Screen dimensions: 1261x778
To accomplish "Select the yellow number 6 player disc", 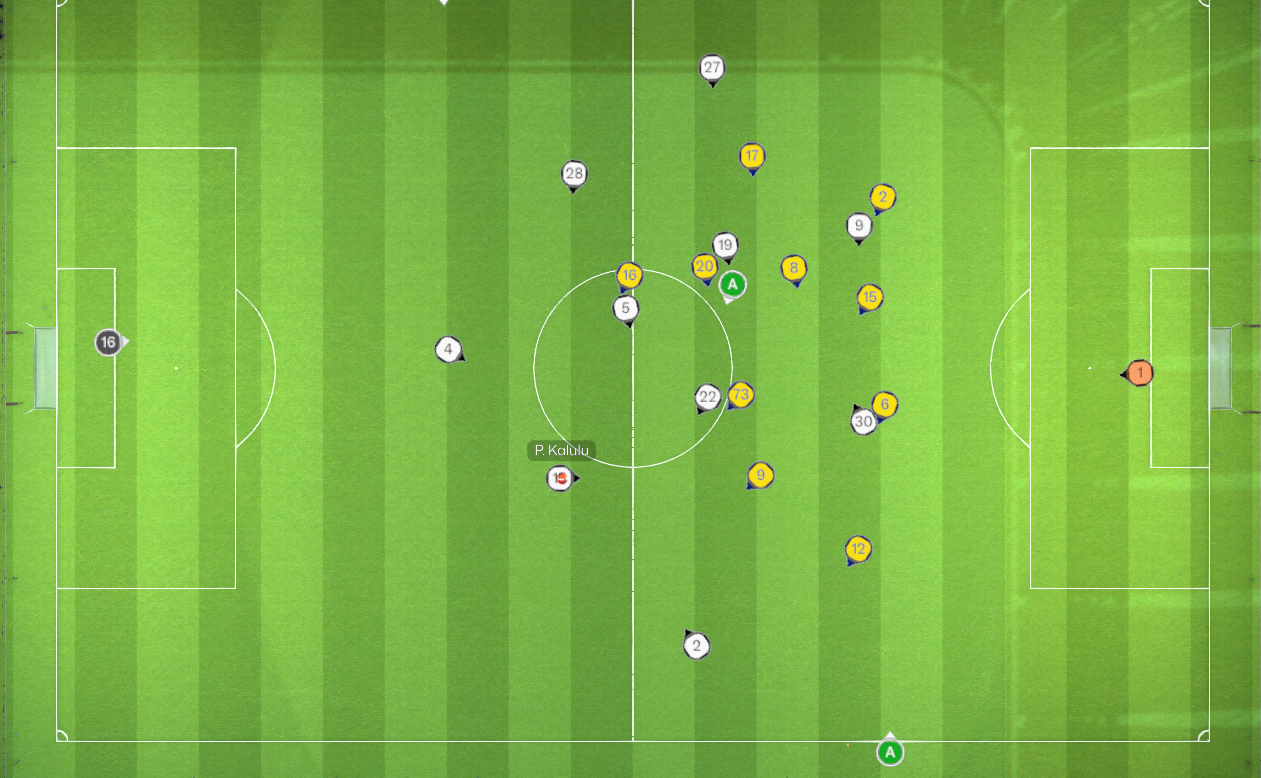I will pos(884,404).
